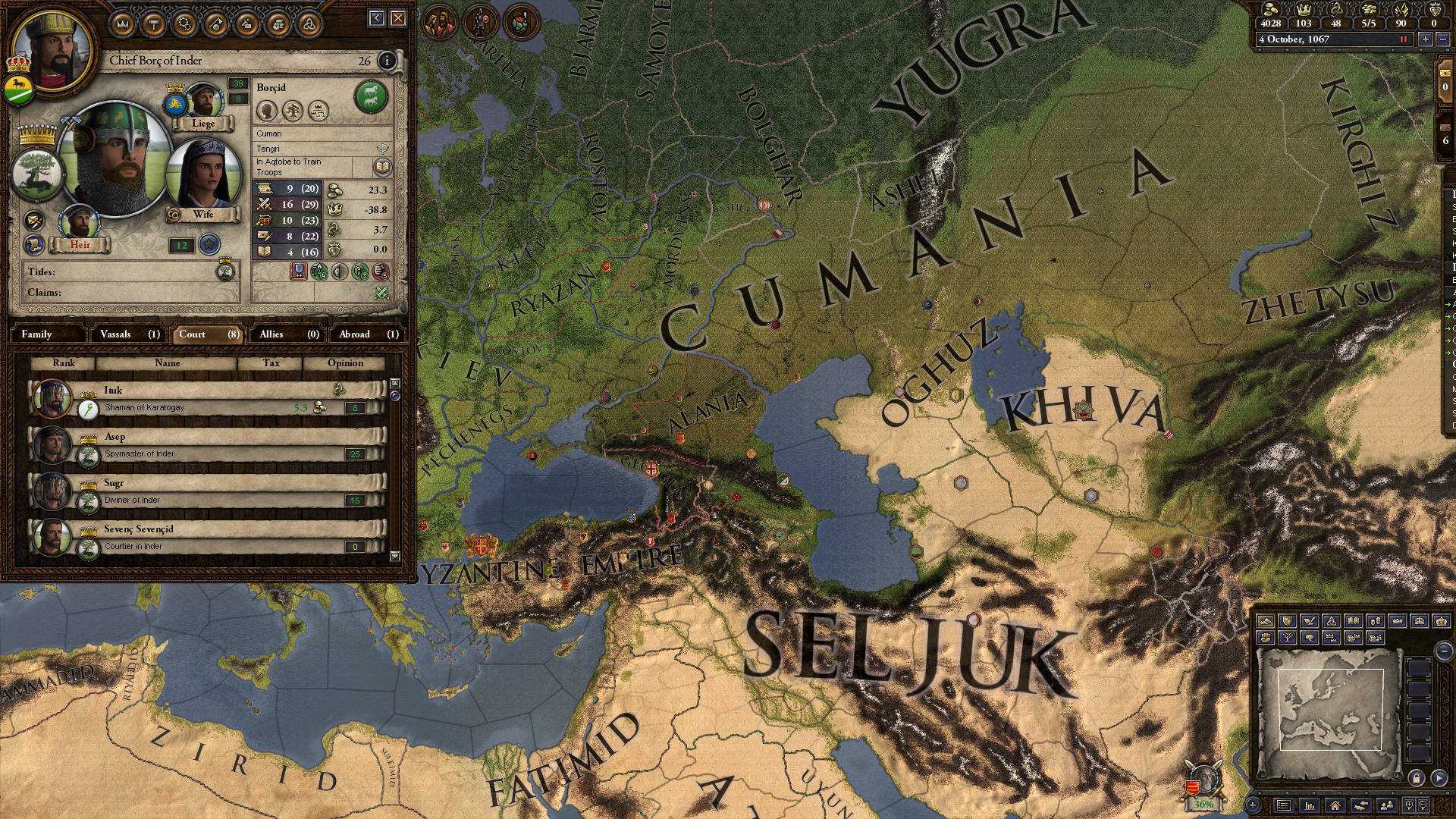Select the realms map mode shield icon

[1288, 622]
